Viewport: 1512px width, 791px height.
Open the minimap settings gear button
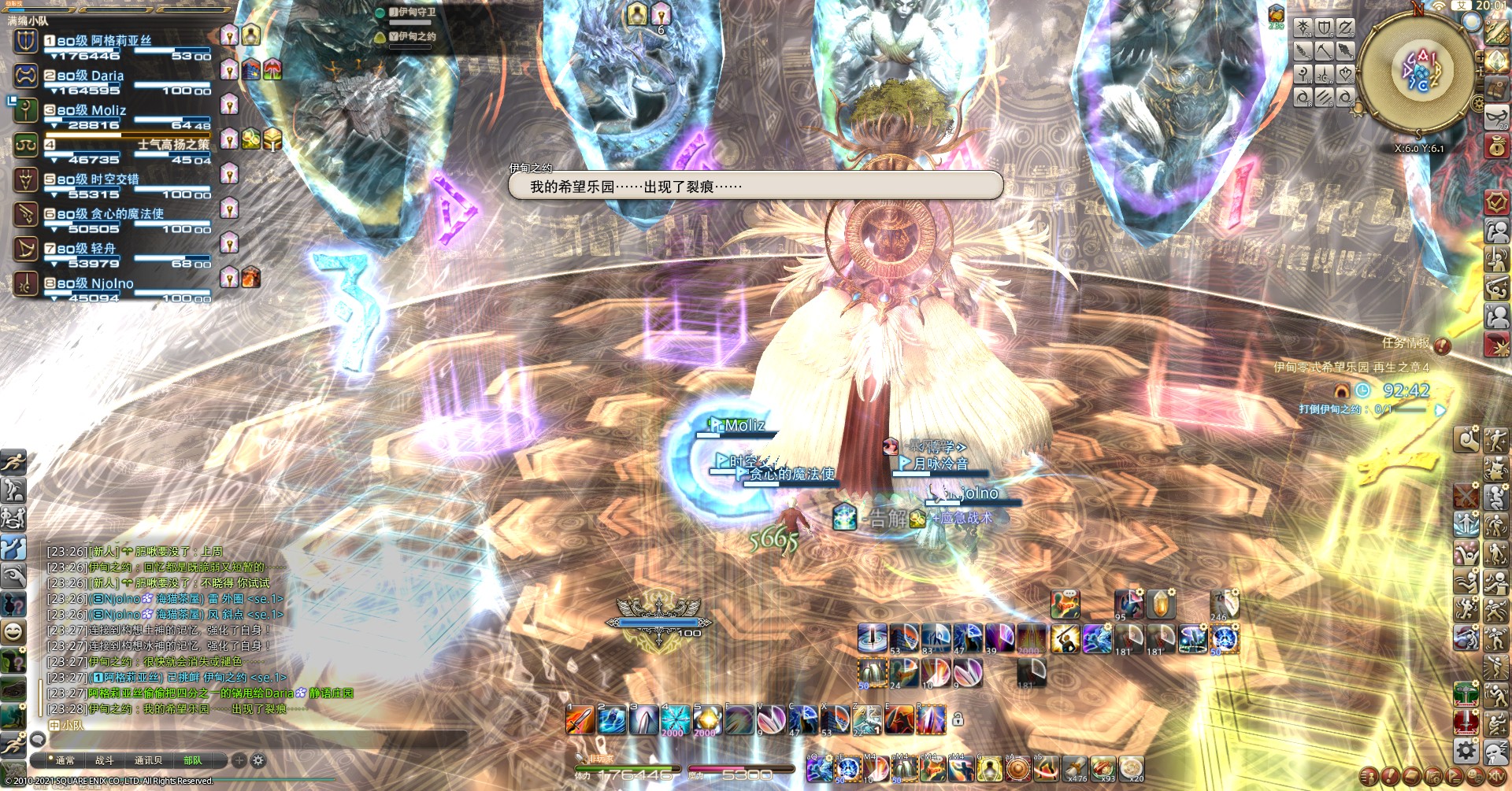[x=1477, y=103]
